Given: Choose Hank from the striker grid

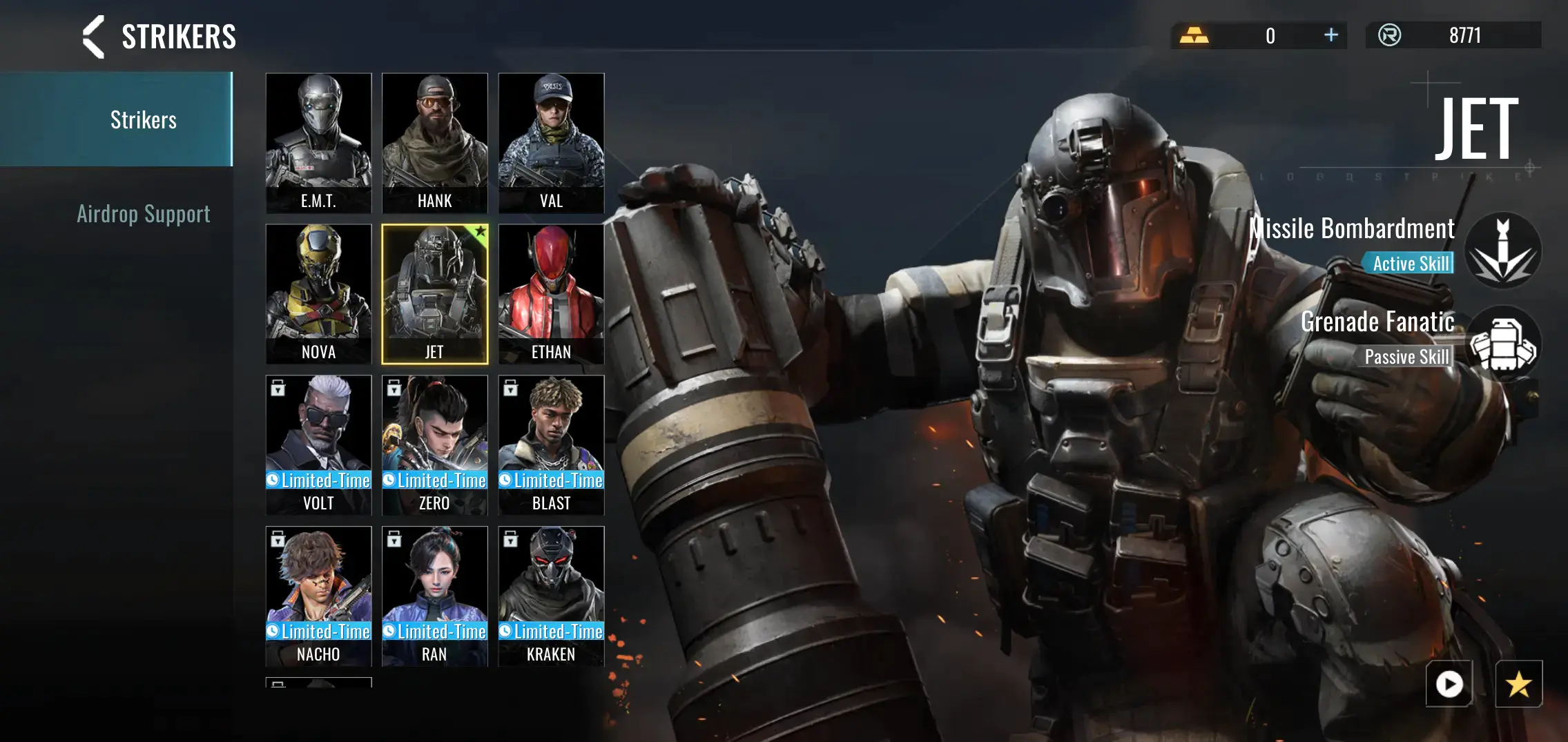Looking at the screenshot, I should click(x=434, y=143).
